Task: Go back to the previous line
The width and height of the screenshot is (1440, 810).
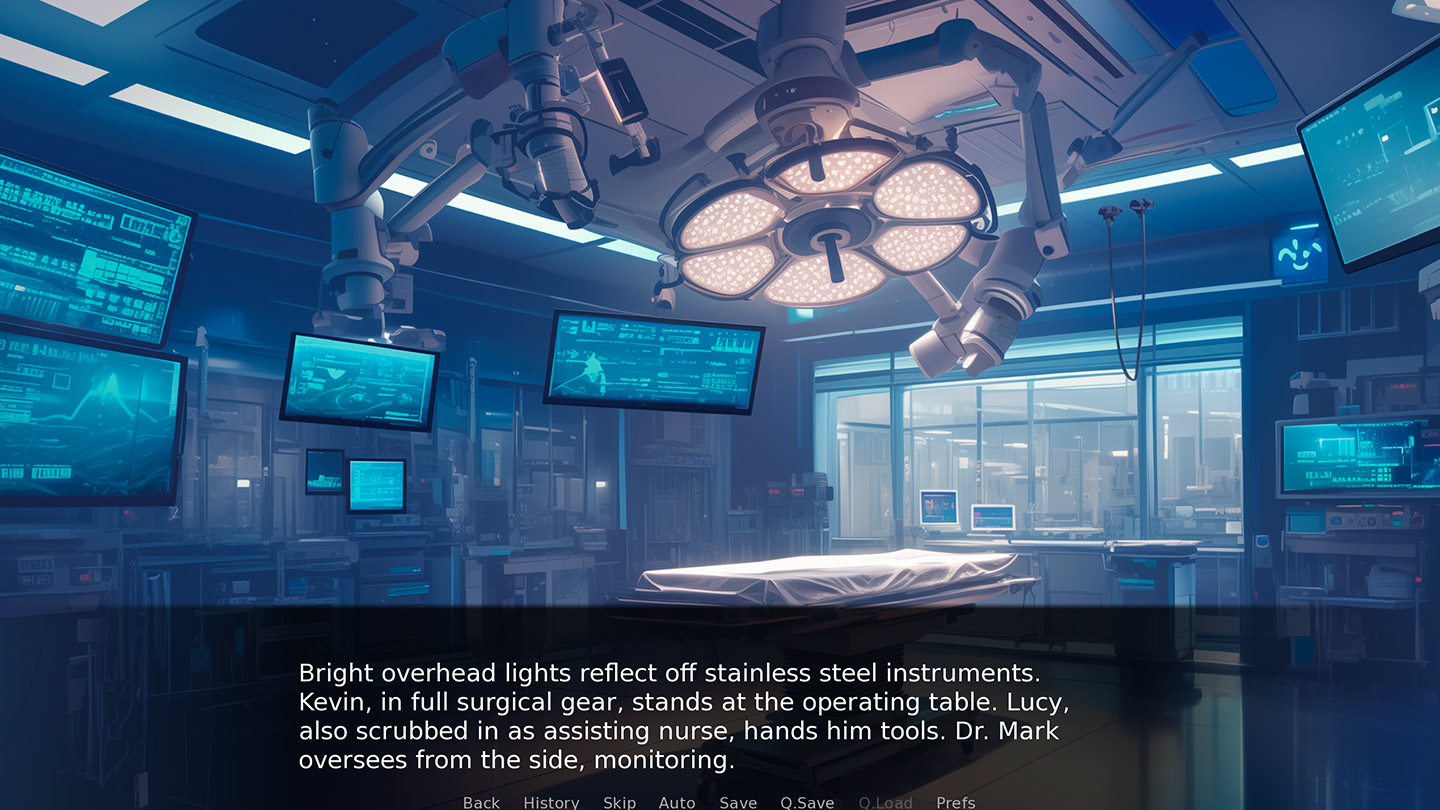Action: 481,802
